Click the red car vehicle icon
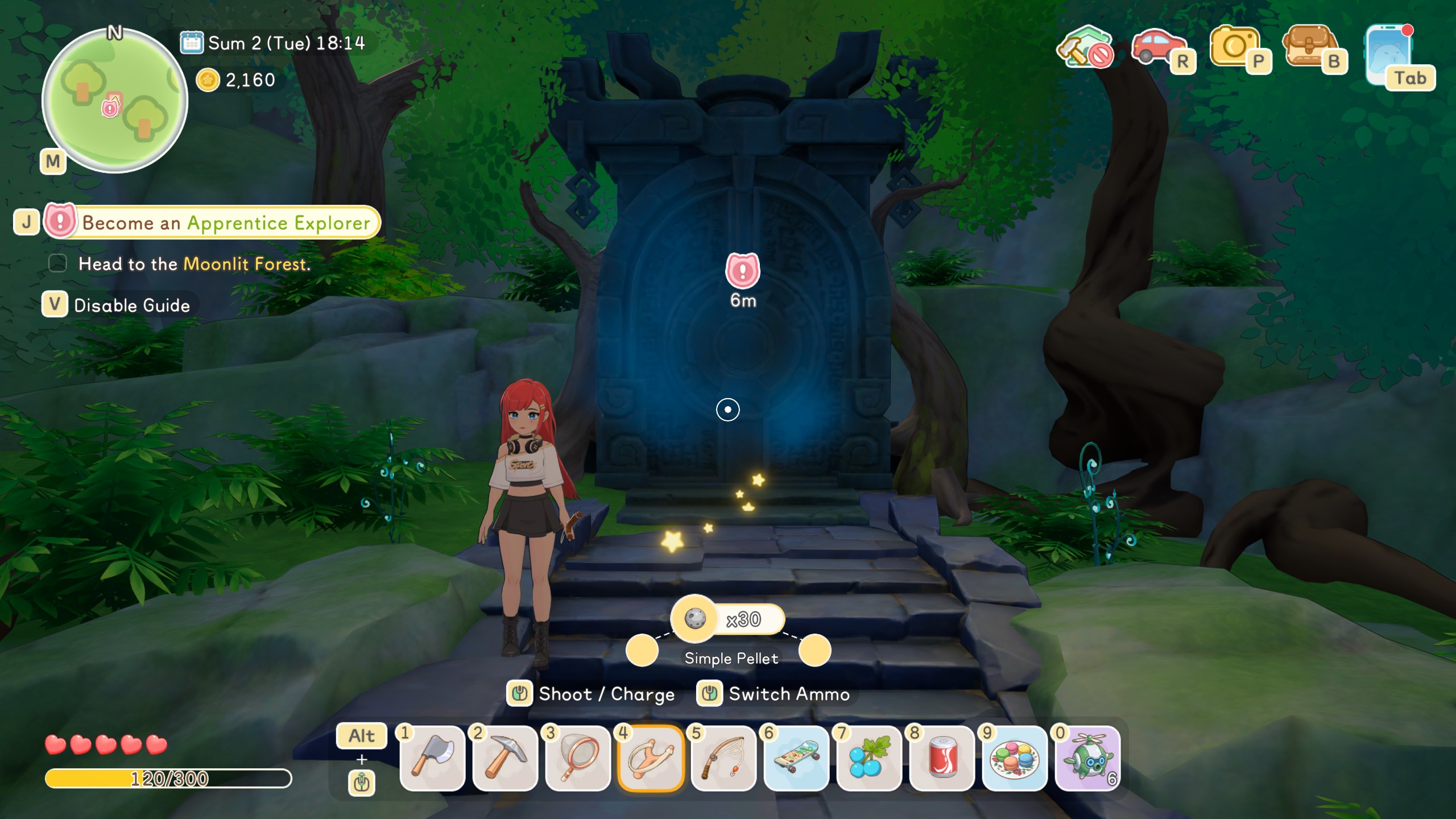Screen dimensions: 1456x819 coord(1158,48)
